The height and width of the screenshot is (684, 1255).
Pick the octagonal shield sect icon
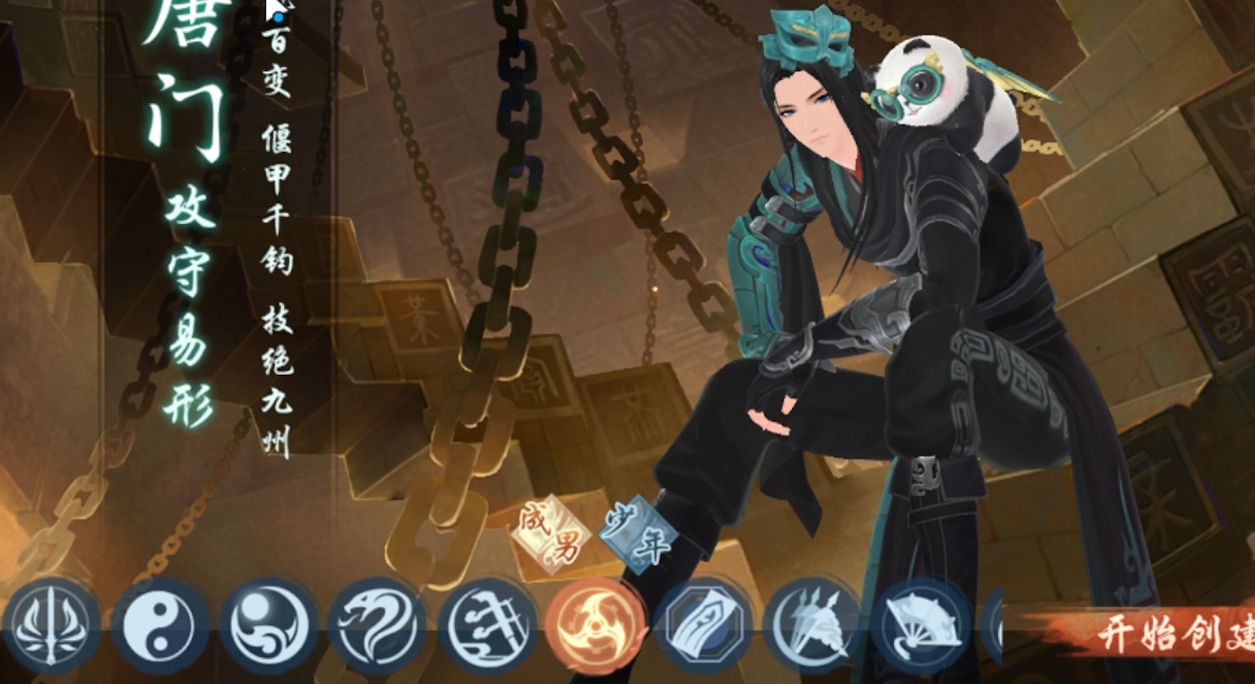tap(704, 626)
